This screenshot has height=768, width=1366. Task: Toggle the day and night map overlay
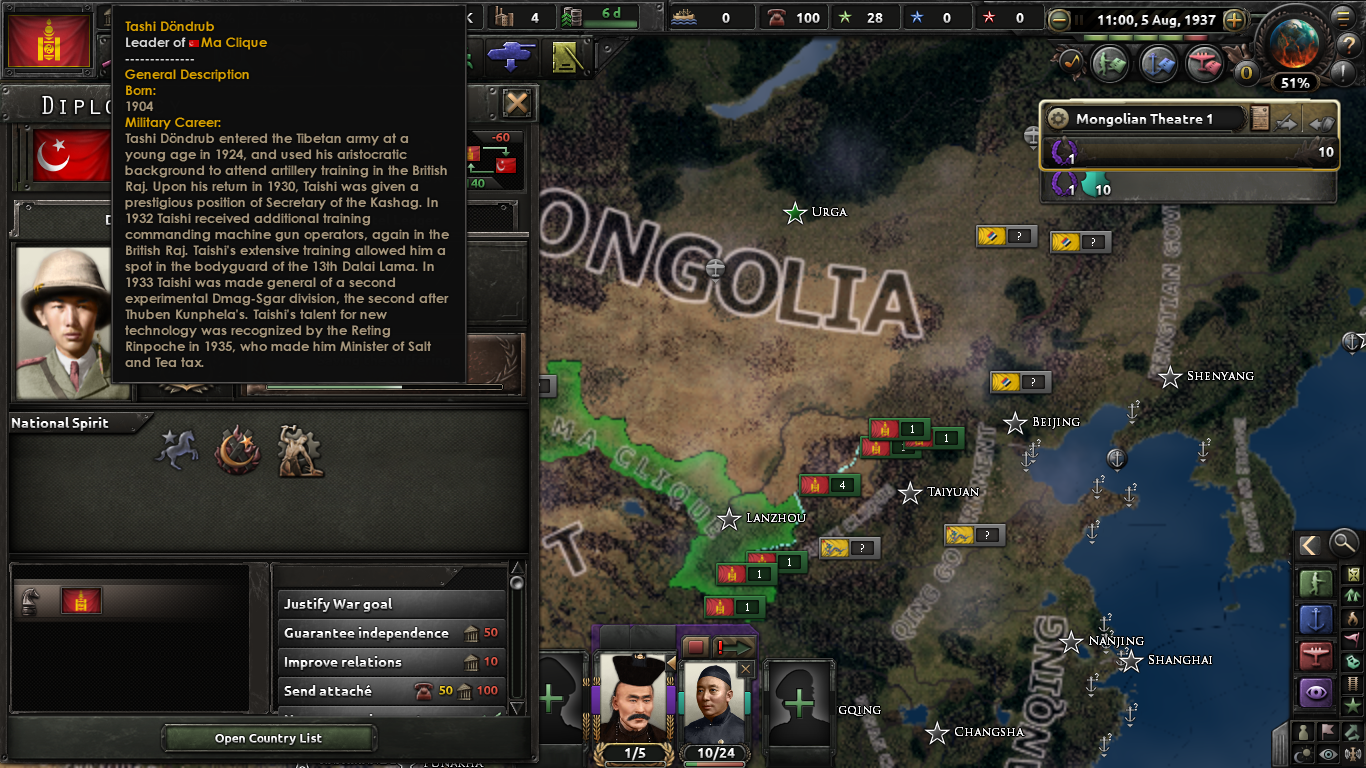point(1301,752)
